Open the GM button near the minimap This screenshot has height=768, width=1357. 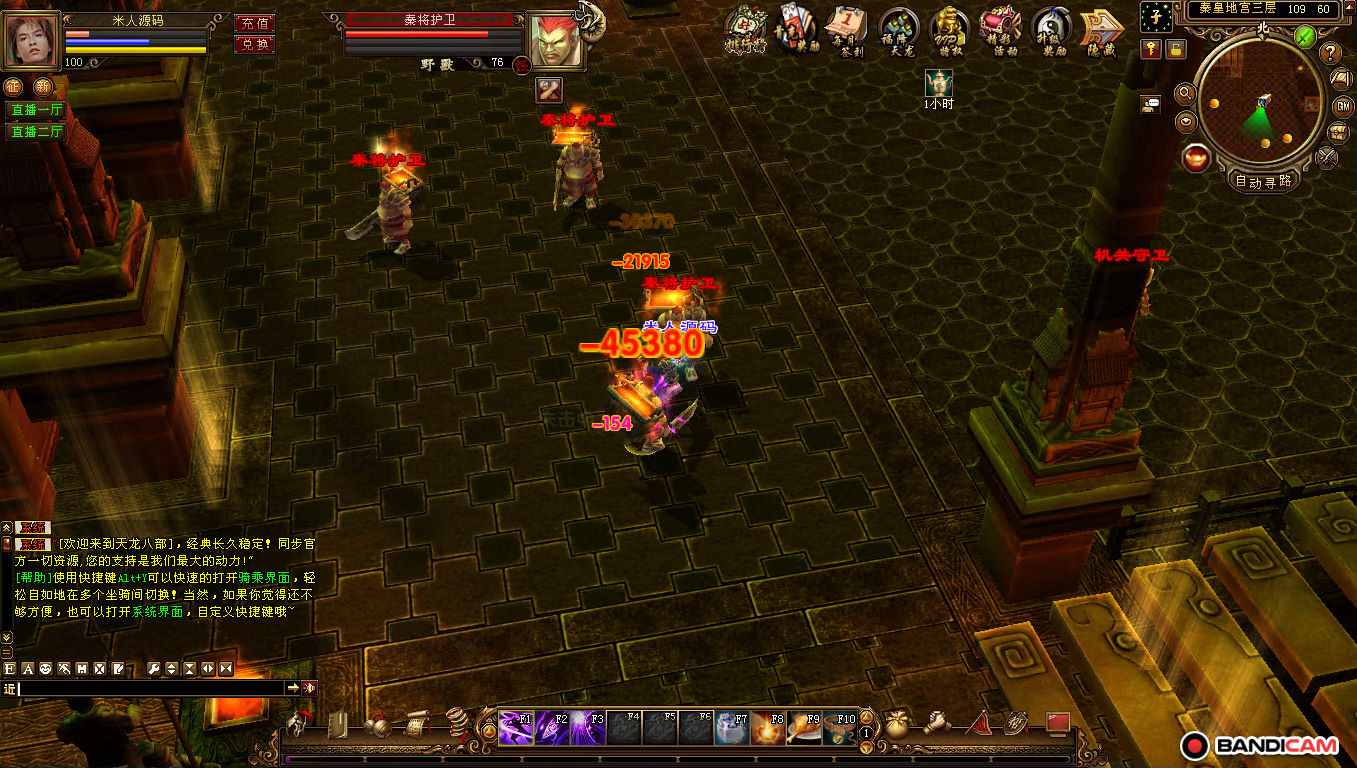tap(1341, 106)
